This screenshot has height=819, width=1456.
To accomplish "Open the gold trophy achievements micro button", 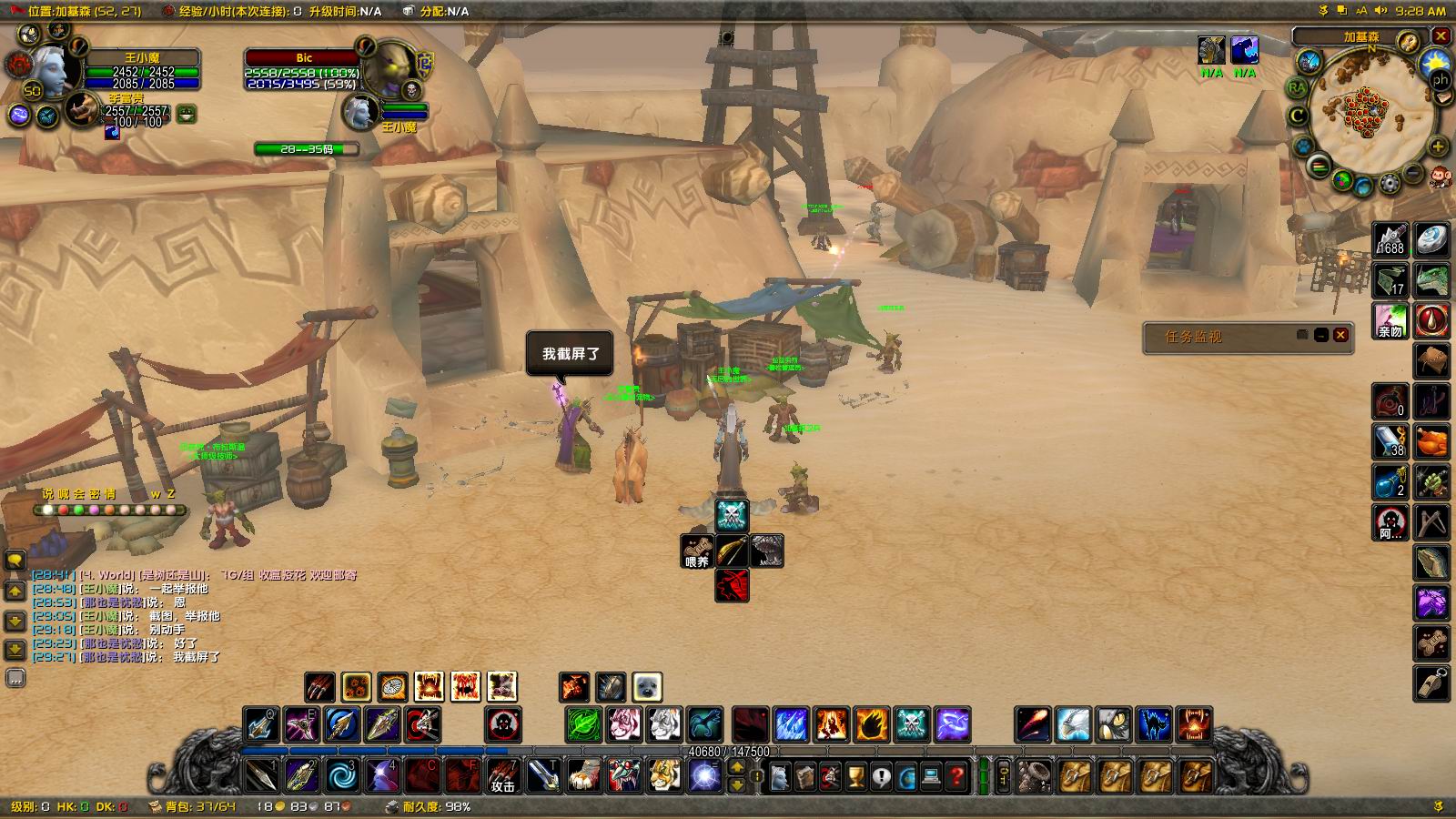I will [x=856, y=777].
